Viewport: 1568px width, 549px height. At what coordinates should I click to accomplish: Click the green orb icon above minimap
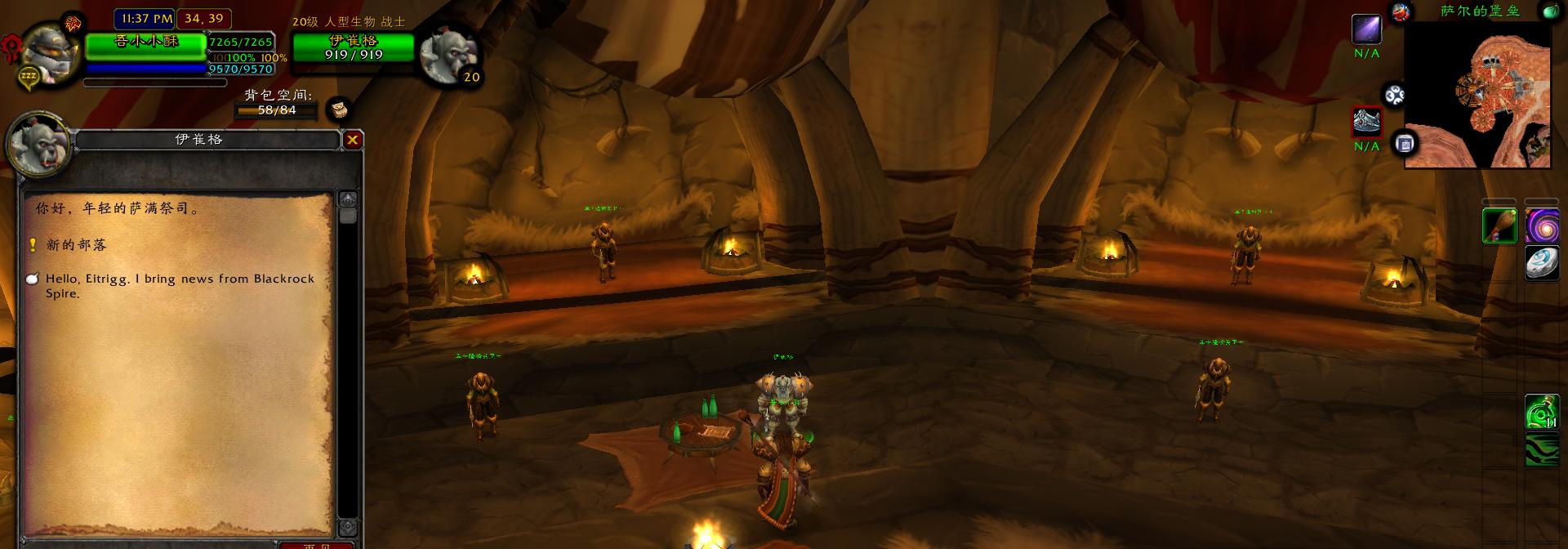point(1548,11)
